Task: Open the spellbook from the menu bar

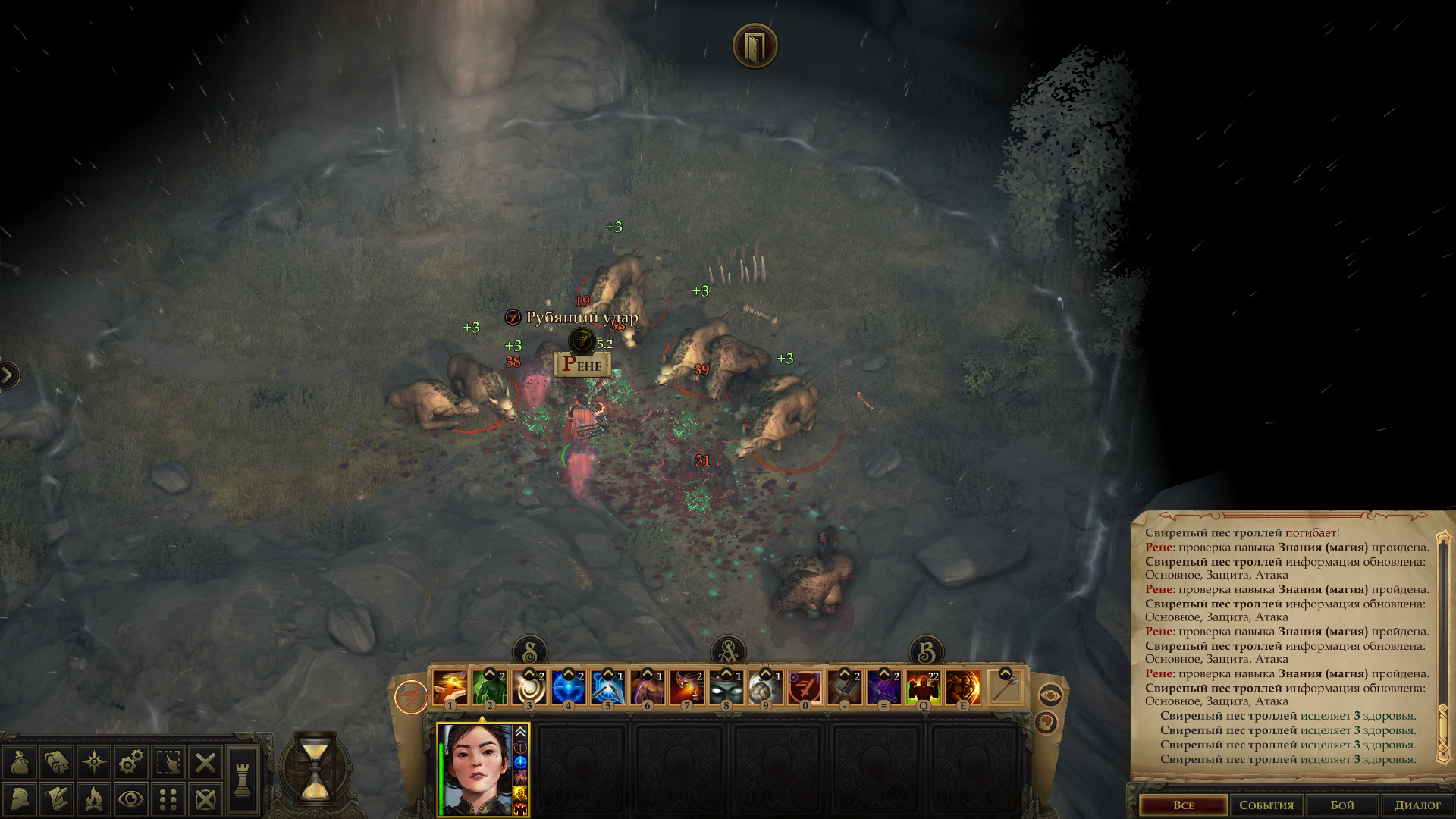Action: pyautogui.click(x=57, y=762)
